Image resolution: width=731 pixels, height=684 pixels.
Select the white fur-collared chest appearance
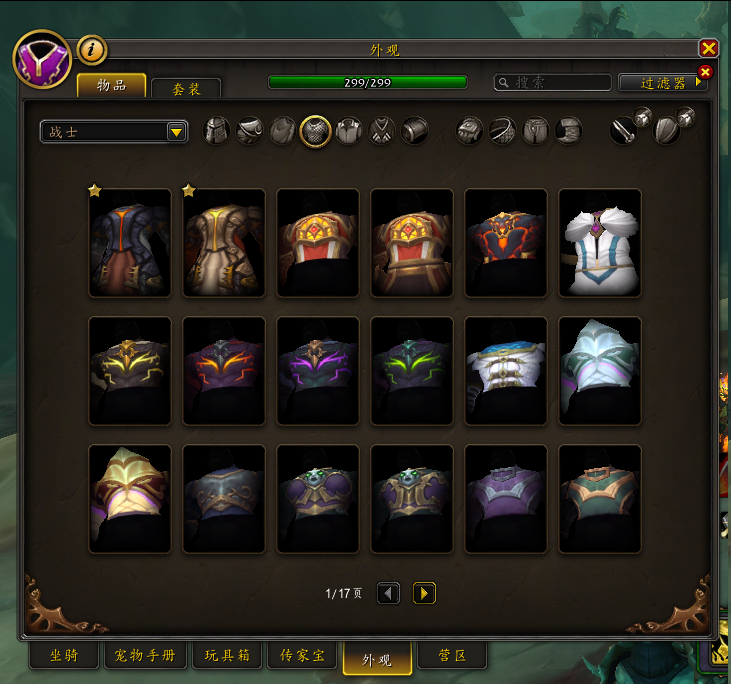(599, 243)
